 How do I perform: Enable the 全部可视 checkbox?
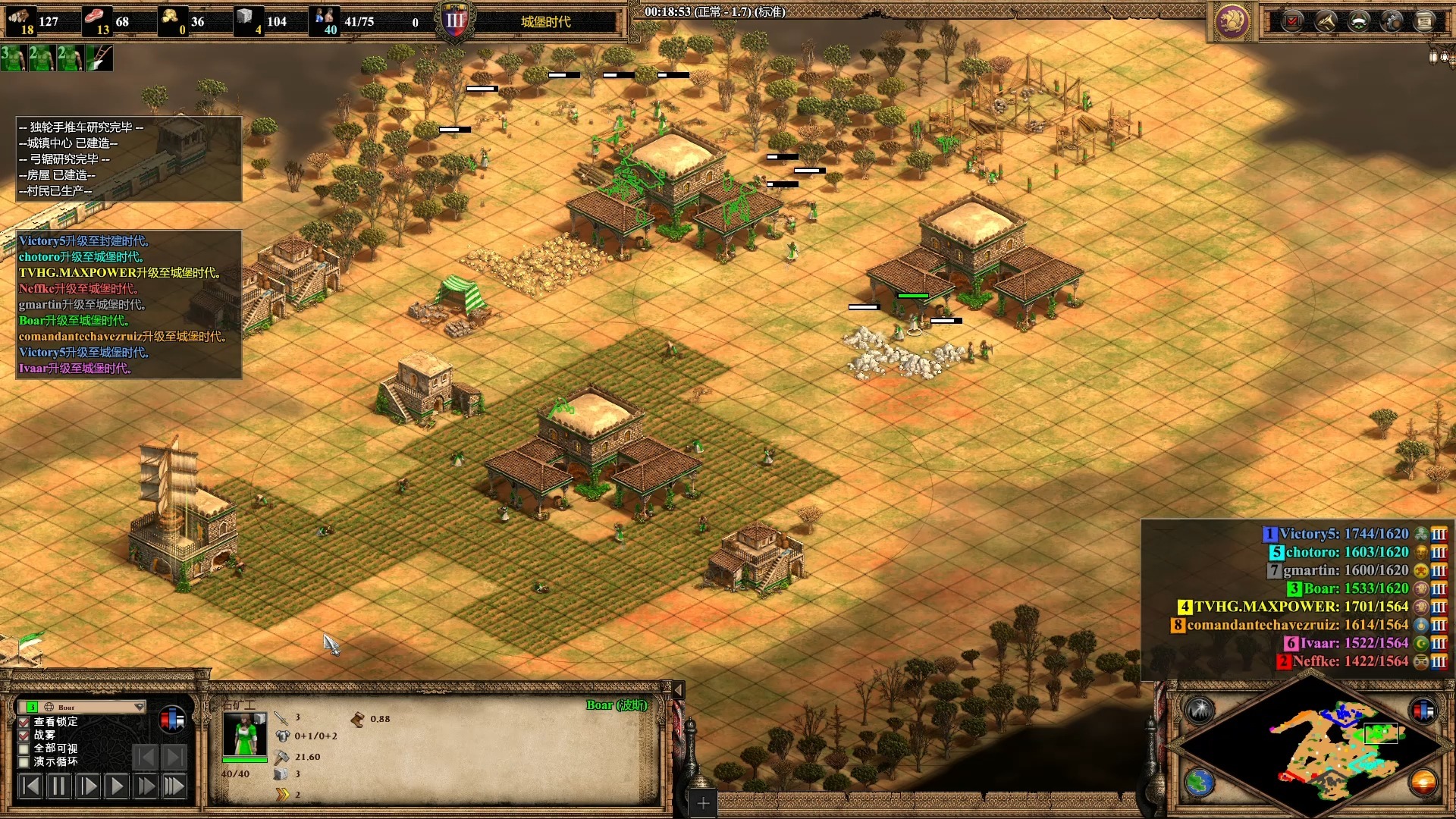point(24,748)
